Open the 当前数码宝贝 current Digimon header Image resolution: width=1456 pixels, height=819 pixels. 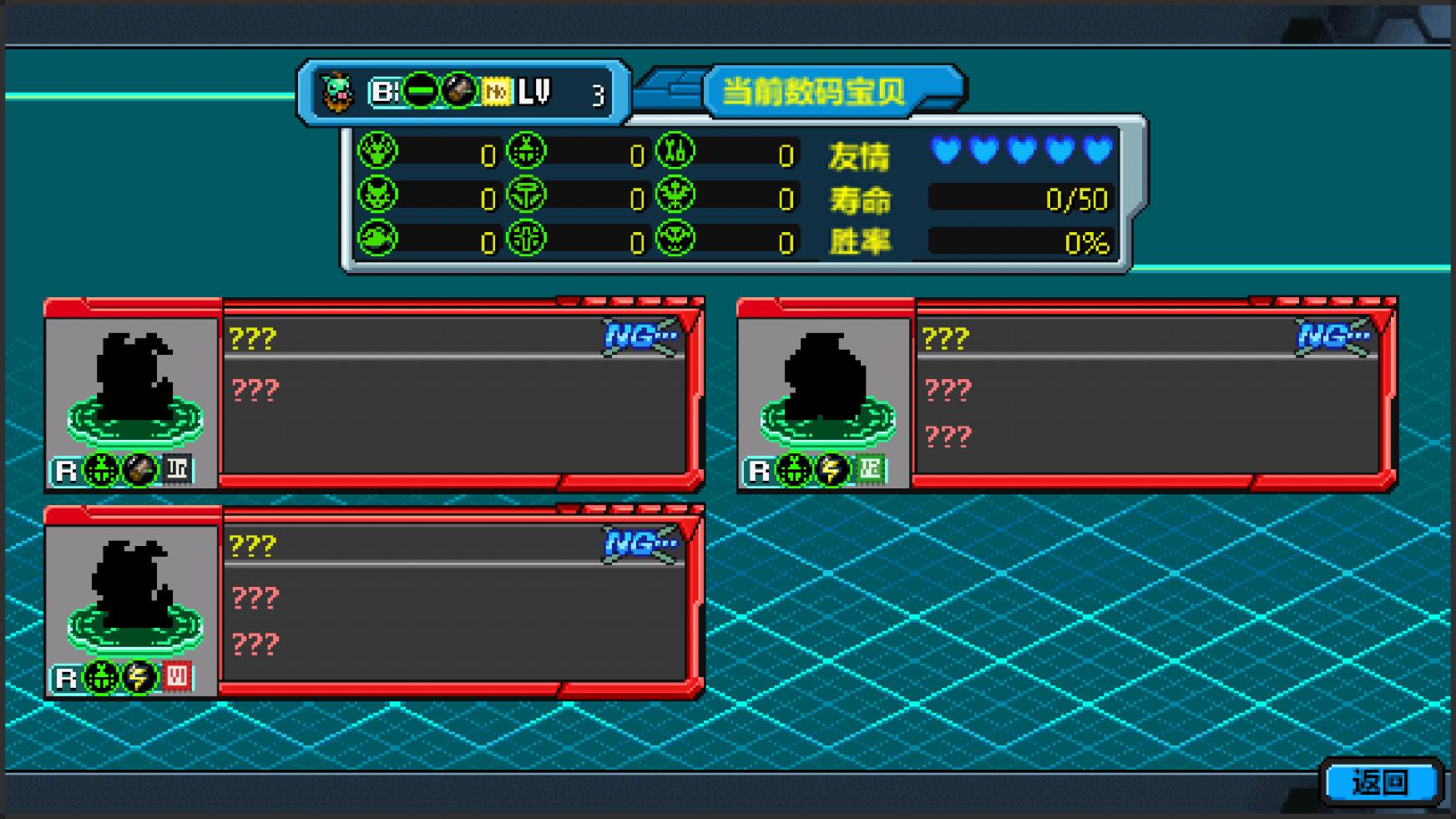point(814,91)
